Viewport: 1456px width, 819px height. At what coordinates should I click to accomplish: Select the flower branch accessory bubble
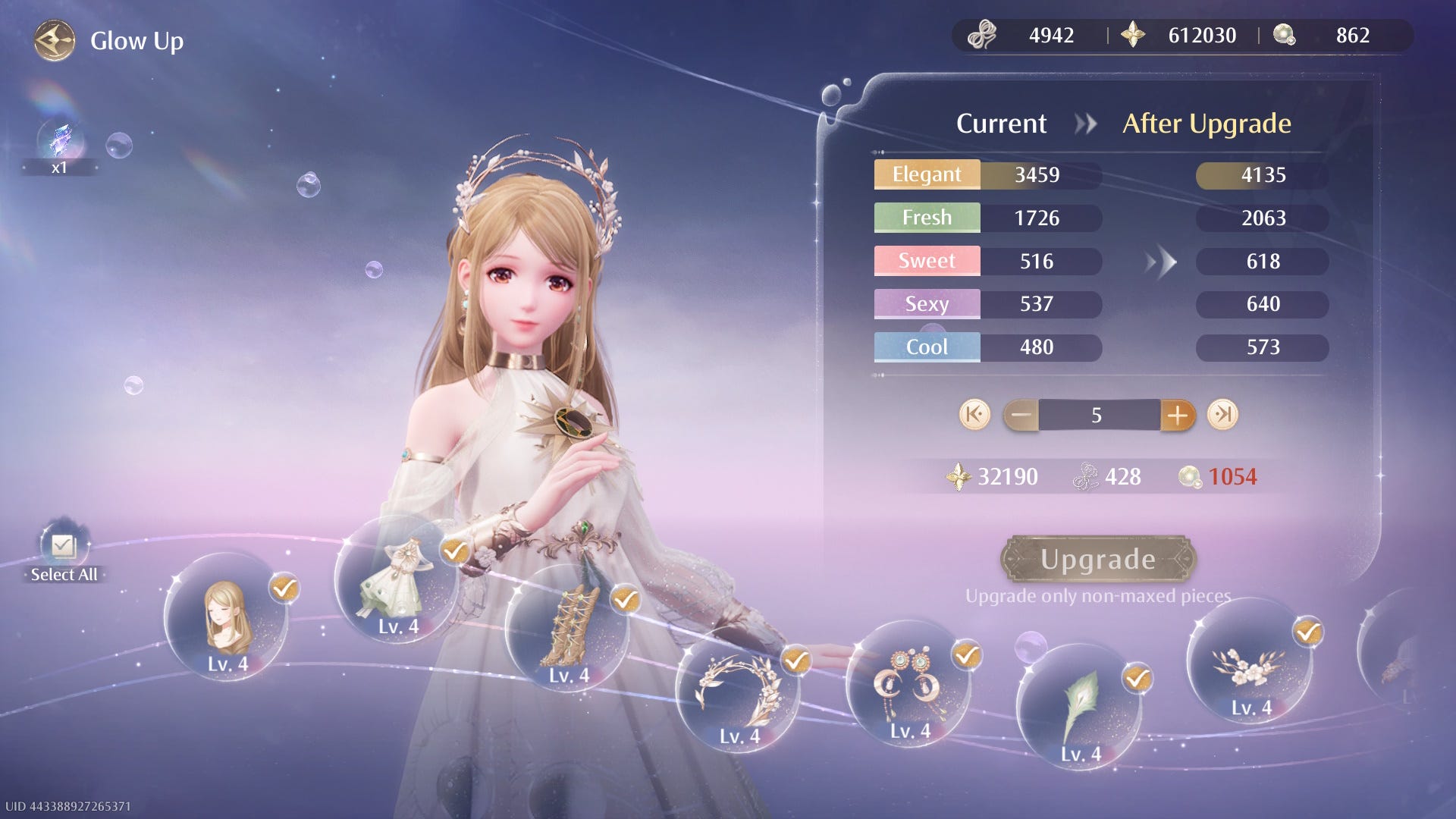tap(1250, 661)
